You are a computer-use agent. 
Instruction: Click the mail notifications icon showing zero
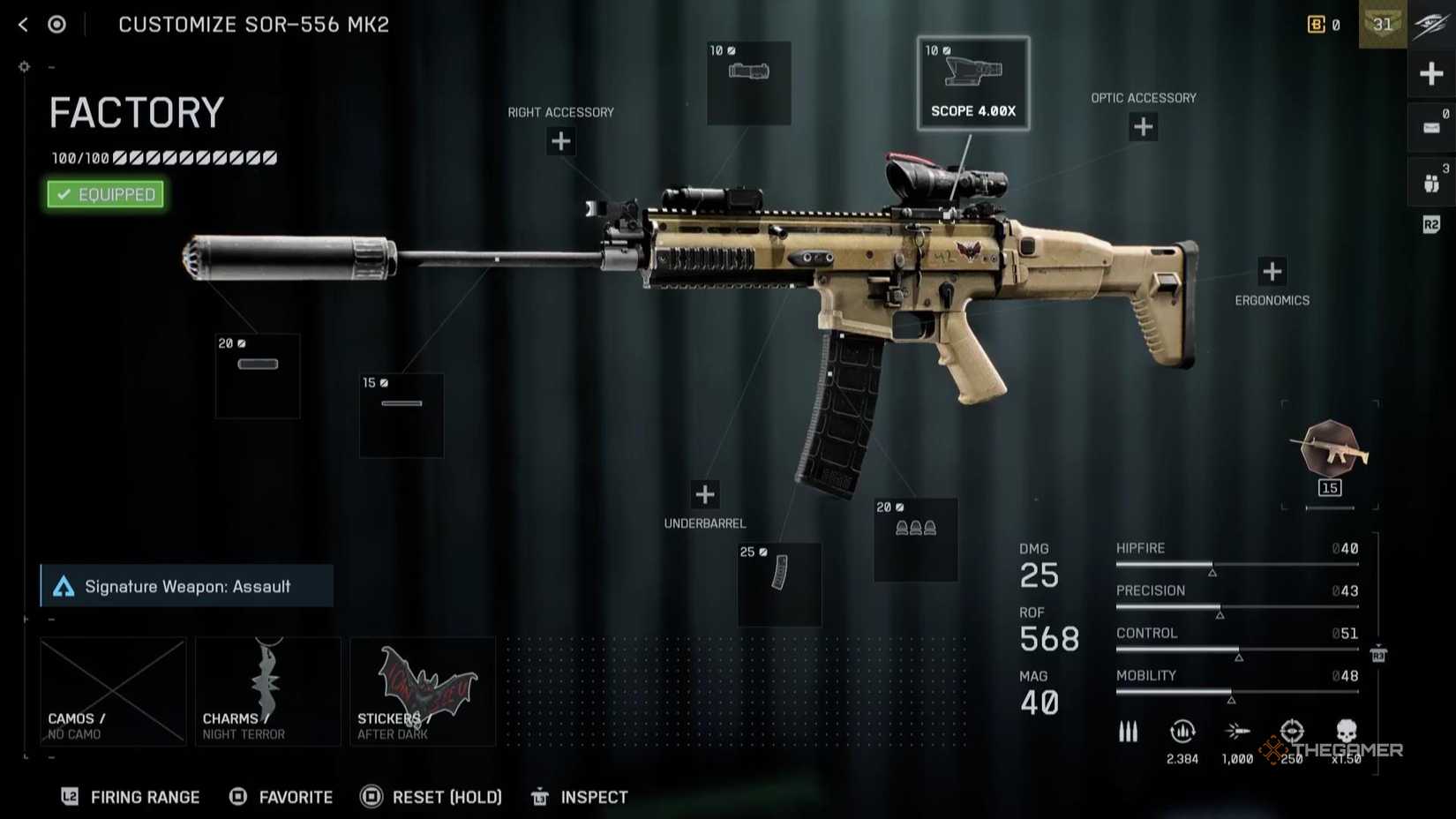coord(1430,127)
